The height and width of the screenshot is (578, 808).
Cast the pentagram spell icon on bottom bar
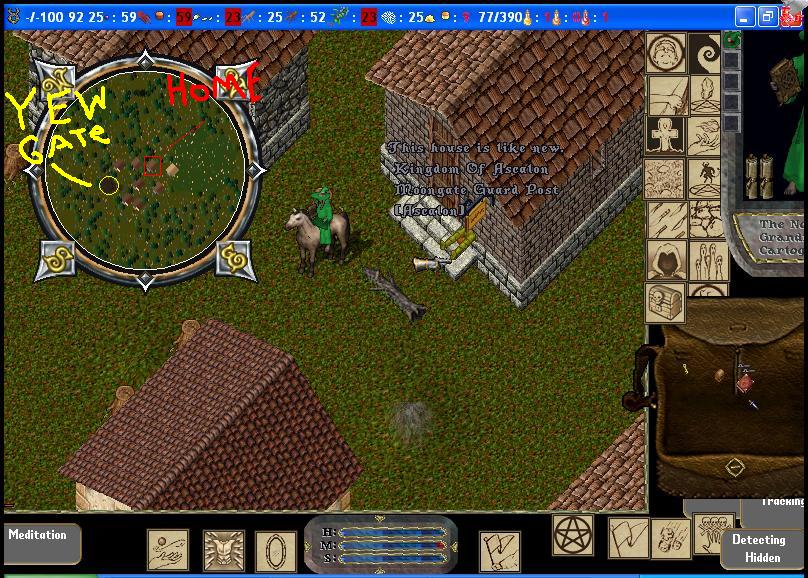(x=573, y=534)
